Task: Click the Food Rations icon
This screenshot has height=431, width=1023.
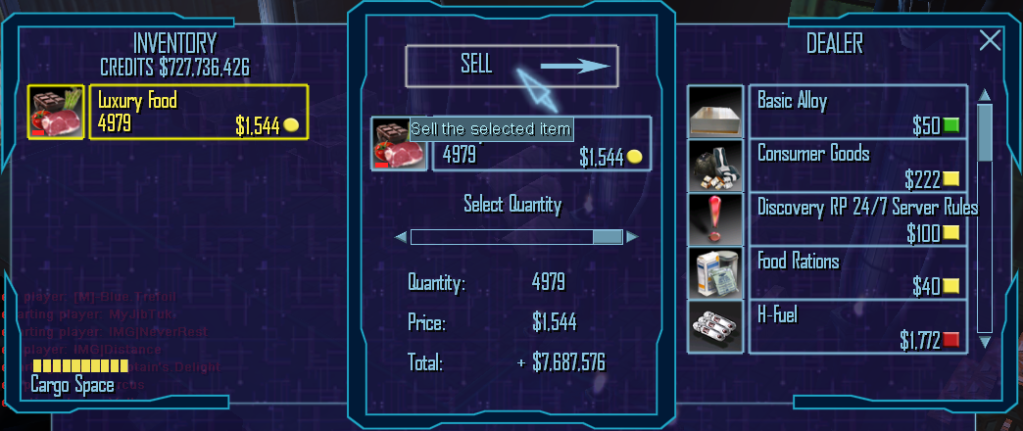Action: click(x=716, y=273)
